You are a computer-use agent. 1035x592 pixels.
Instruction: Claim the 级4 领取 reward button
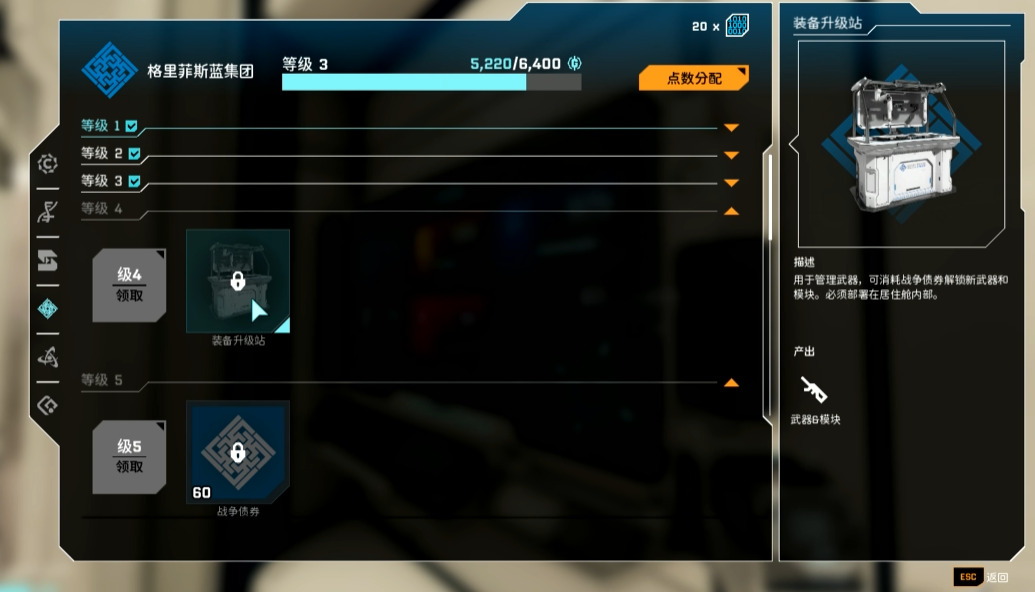129,286
